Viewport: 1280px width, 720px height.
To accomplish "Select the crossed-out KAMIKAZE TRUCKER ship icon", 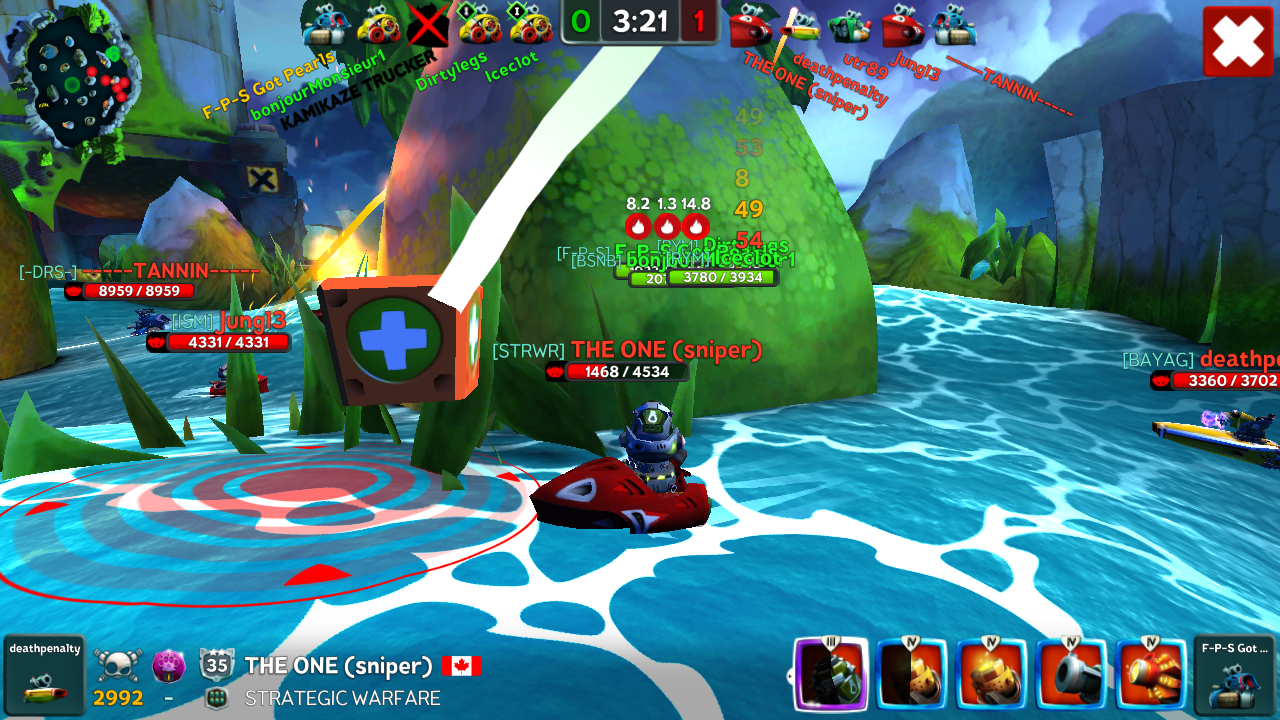I will [x=428, y=24].
